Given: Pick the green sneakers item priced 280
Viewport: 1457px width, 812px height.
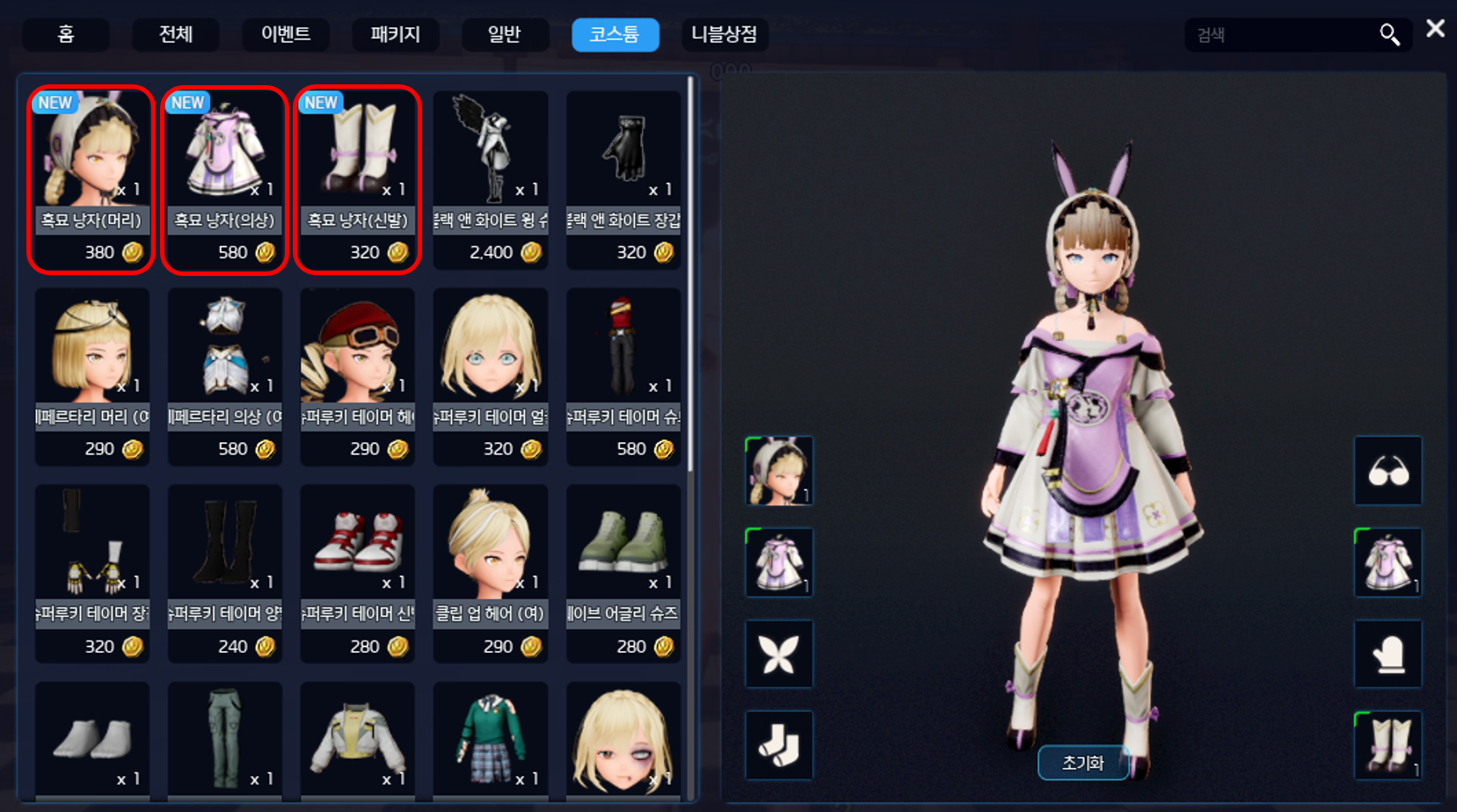Looking at the screenshot, I should (623, 572).
